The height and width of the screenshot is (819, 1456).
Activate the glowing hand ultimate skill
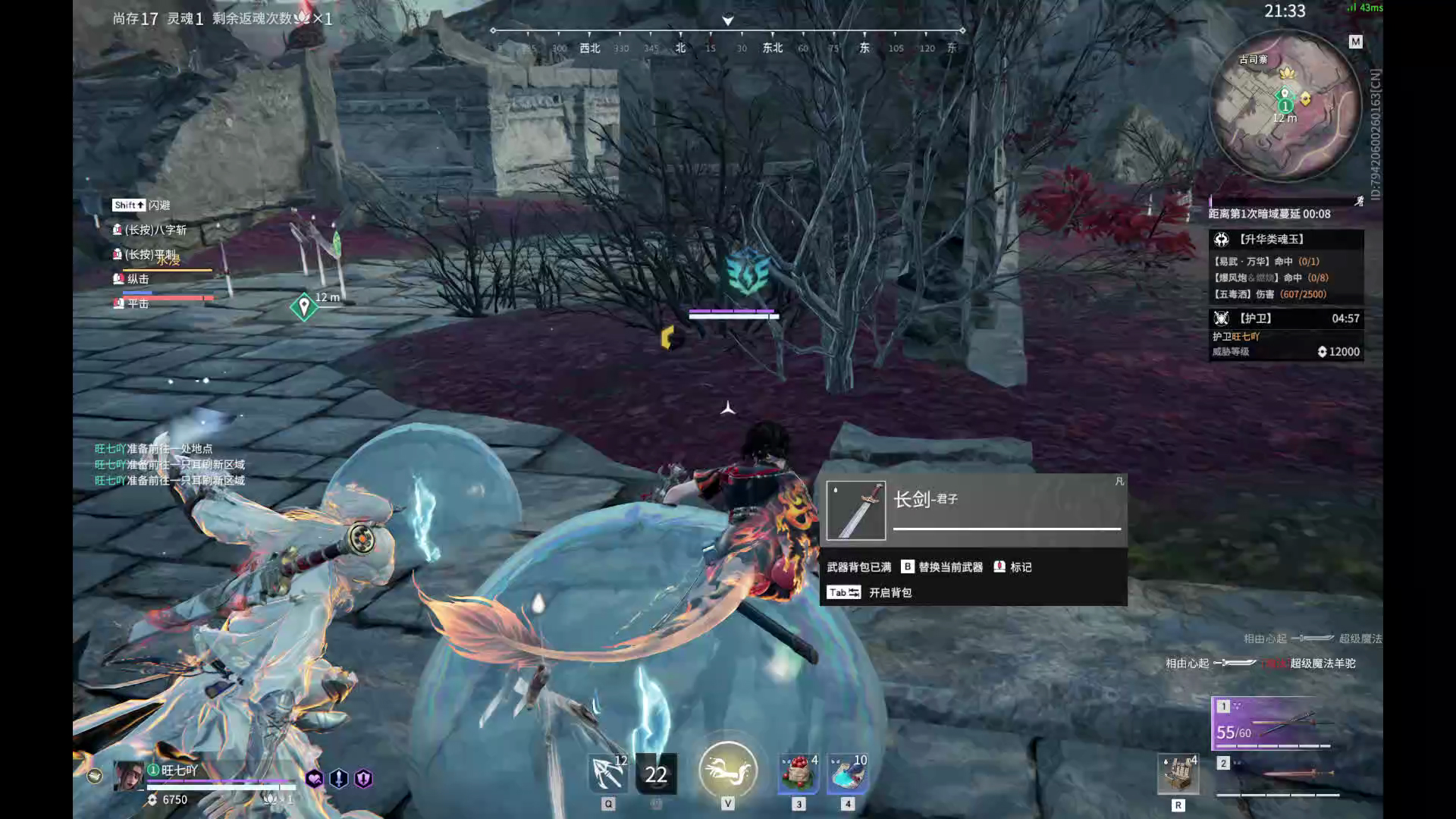click(727, 770)
